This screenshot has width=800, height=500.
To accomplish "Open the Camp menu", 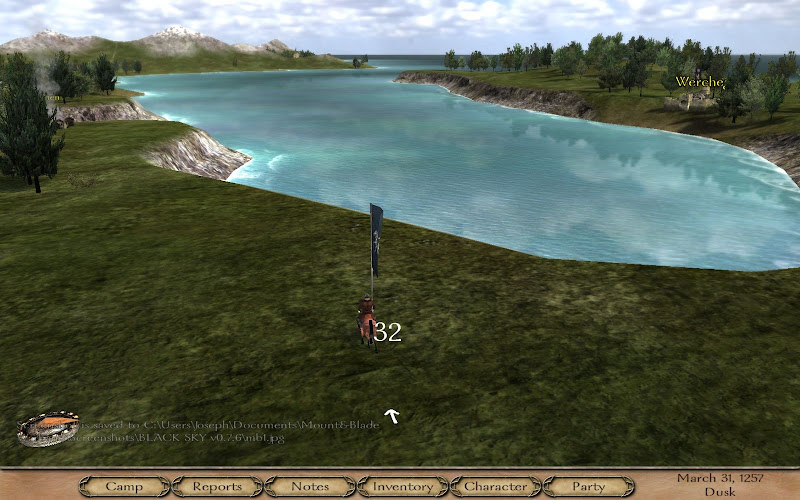I will pyautogui.click(x=124, y=487).
